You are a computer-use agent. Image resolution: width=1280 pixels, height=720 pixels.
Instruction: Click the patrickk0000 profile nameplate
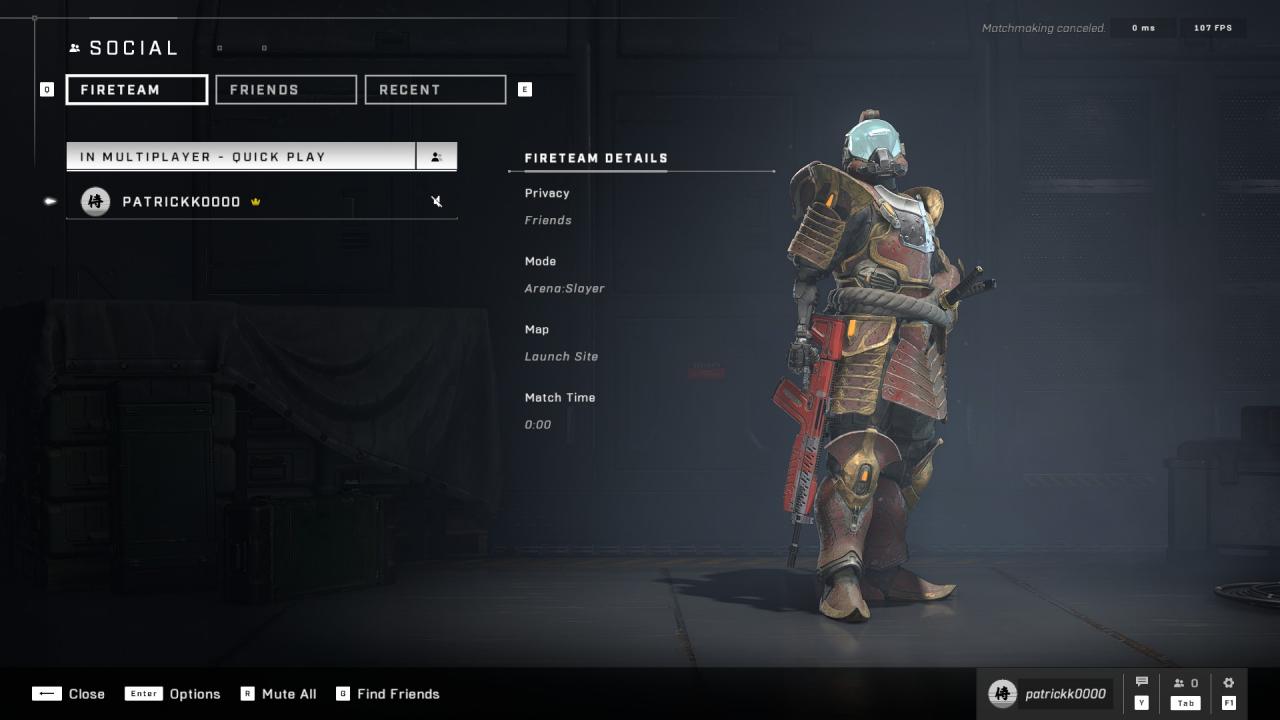coord(1050,694)
